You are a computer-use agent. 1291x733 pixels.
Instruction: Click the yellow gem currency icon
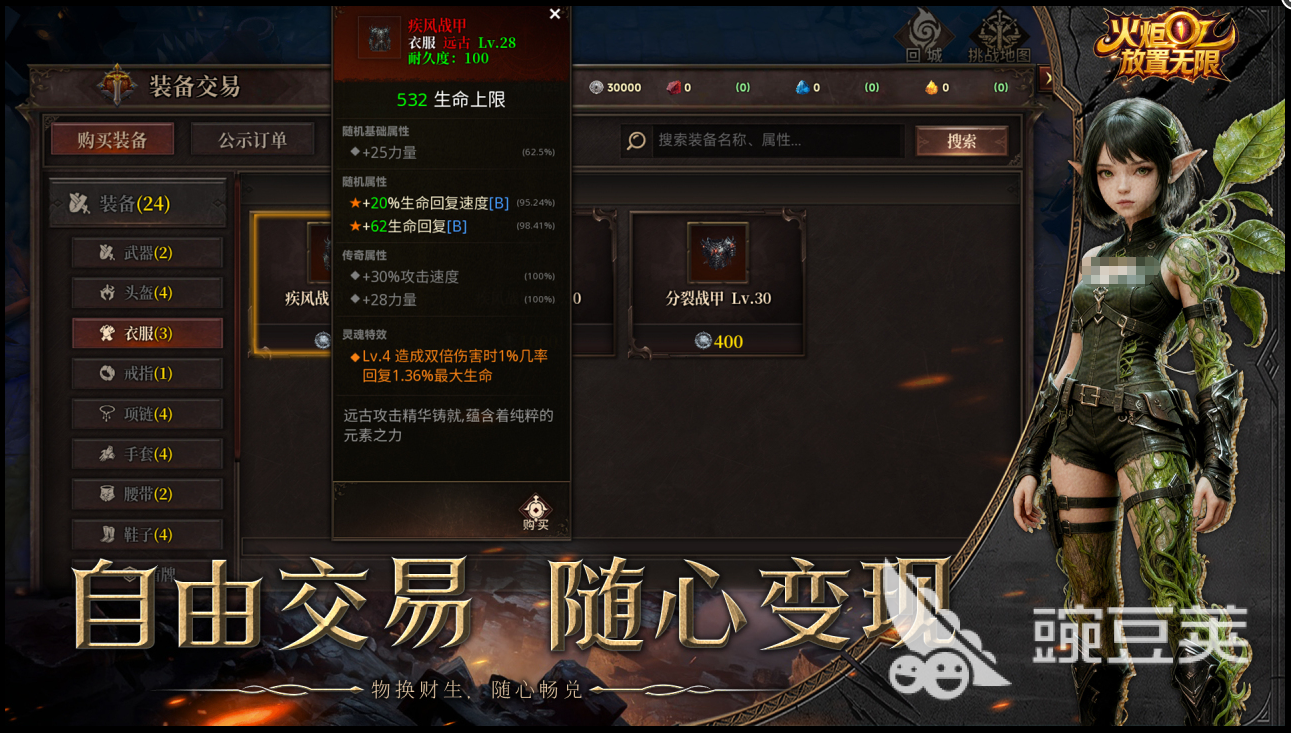pos(933,87)
